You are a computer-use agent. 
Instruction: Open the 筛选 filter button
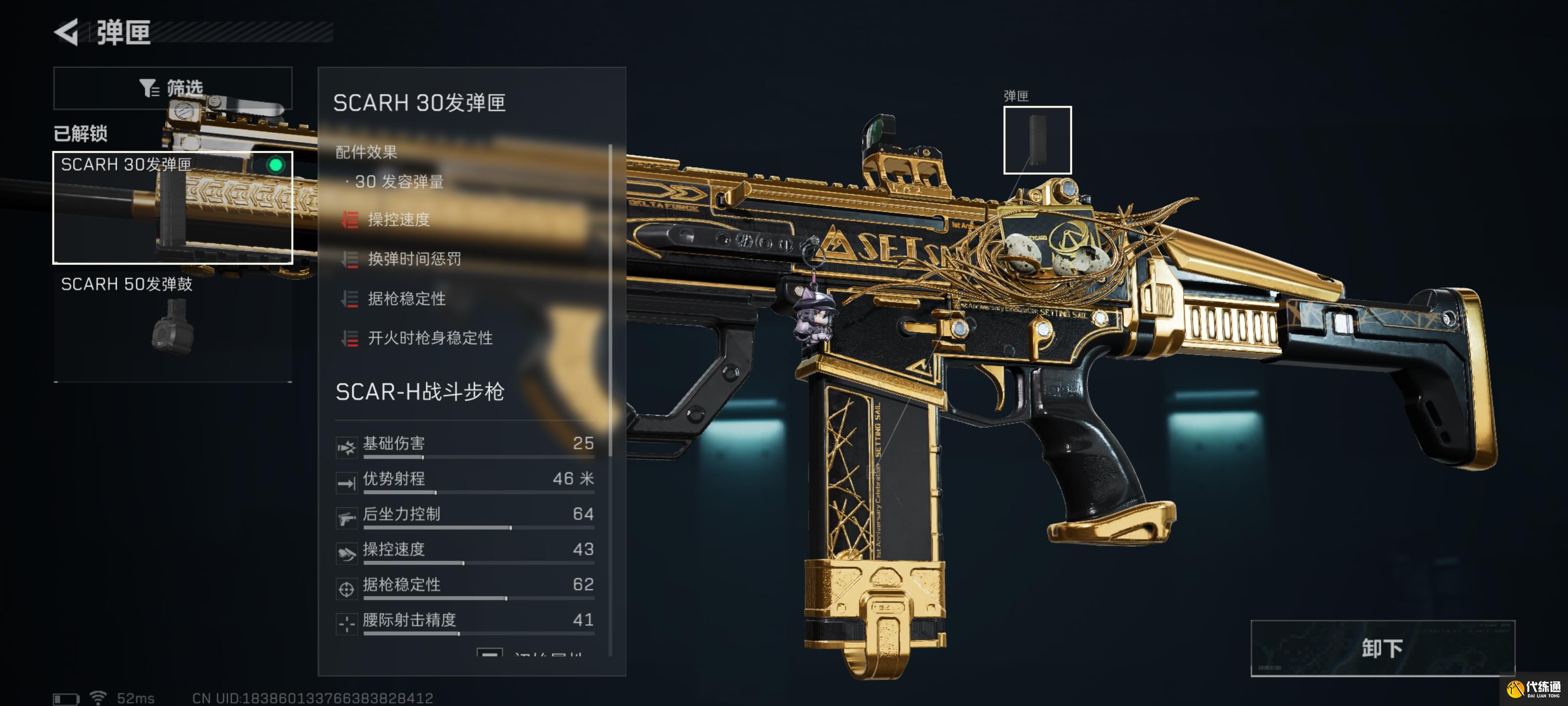pyautogui.click(x=172, y=88)
